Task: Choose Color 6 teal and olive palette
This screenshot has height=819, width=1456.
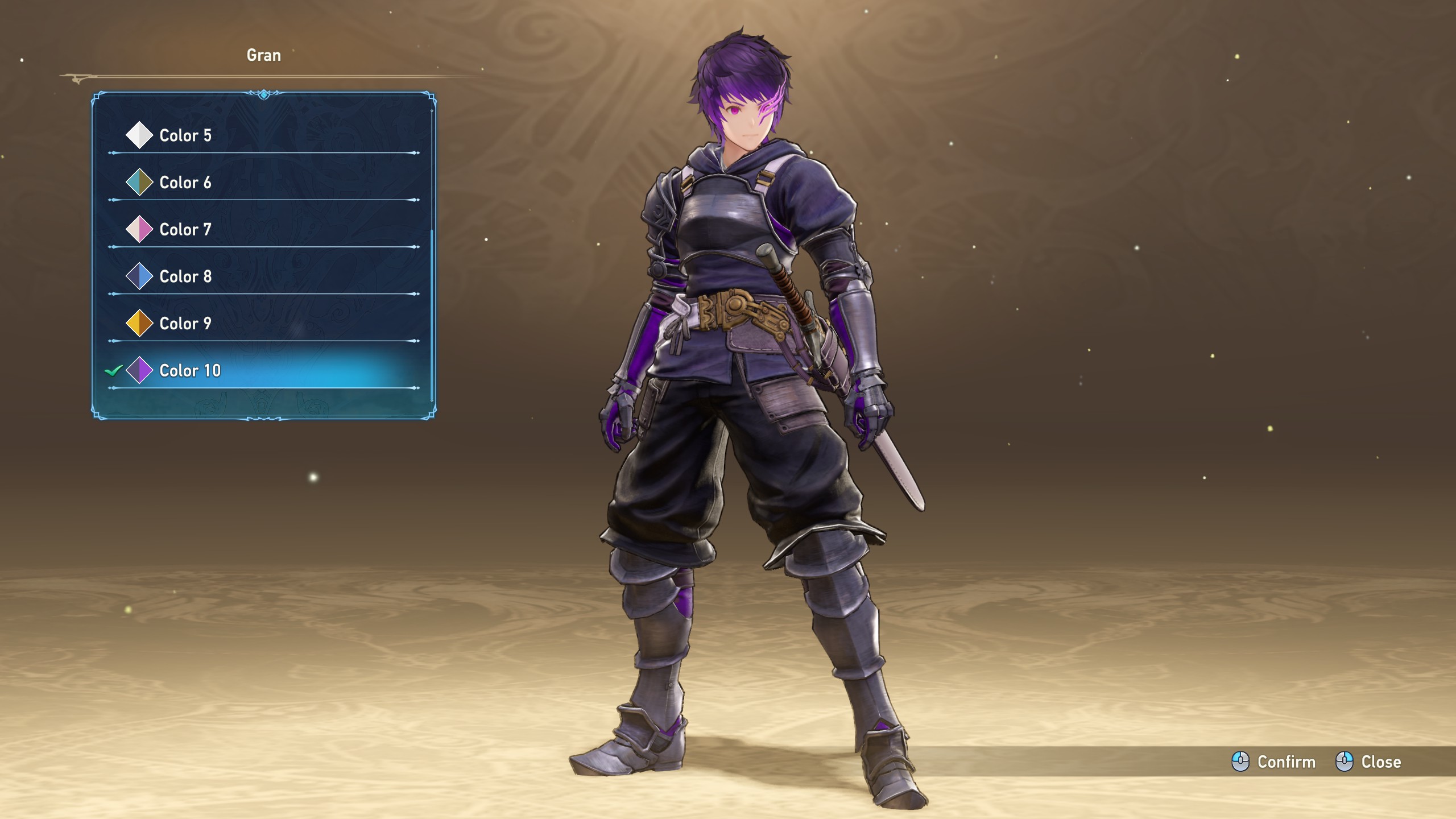Action: click(x=185, y=183)
